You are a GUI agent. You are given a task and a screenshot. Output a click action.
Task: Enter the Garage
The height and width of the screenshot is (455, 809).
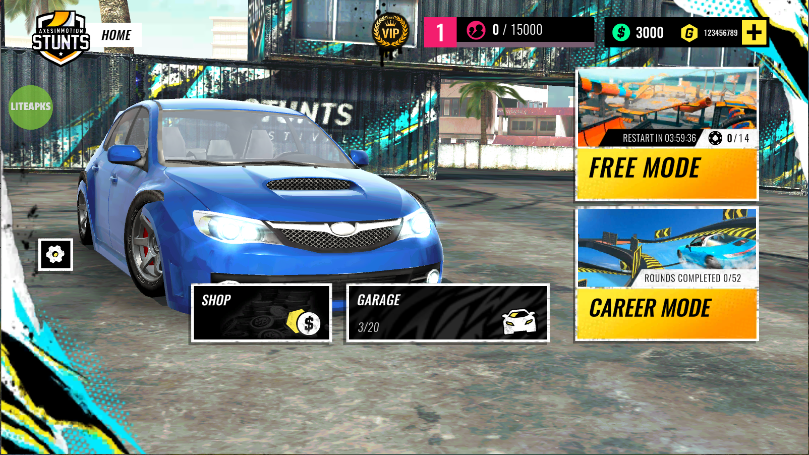tap(447, 313)
